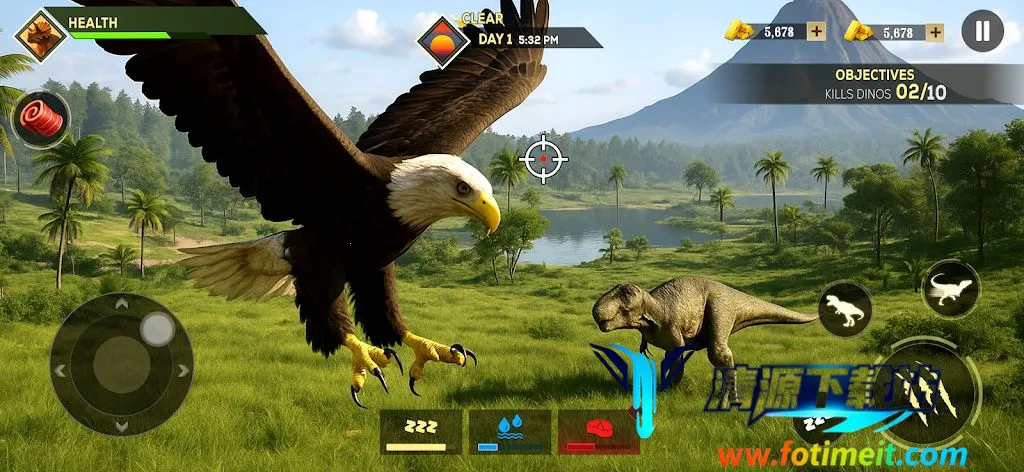The width and height of the screenshot is (1024, 472).
Task: Pause the game
Action: [982, 31]
